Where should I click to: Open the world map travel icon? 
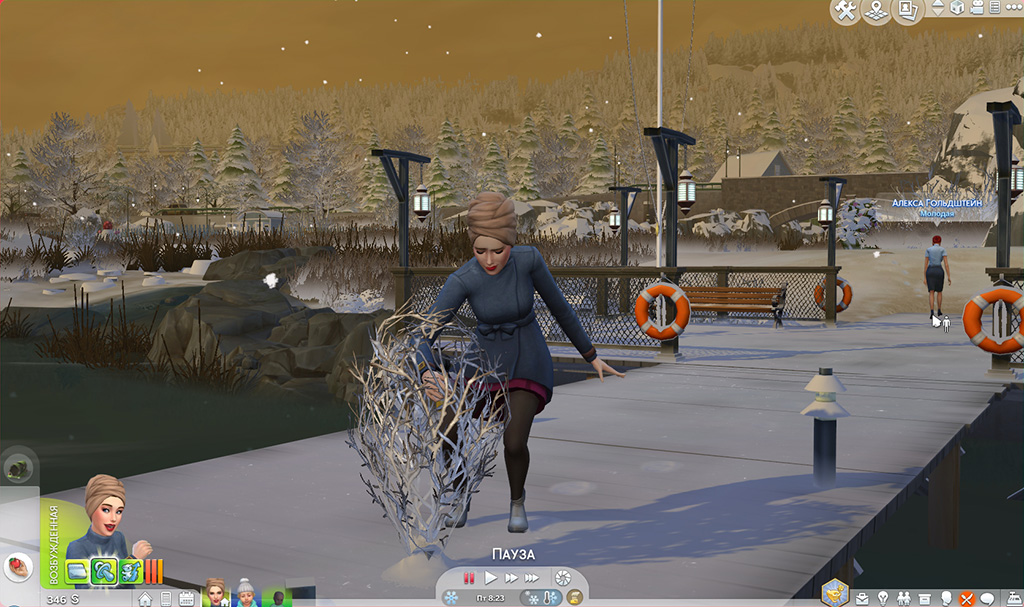pyautogui.click(x=877, y=11)
